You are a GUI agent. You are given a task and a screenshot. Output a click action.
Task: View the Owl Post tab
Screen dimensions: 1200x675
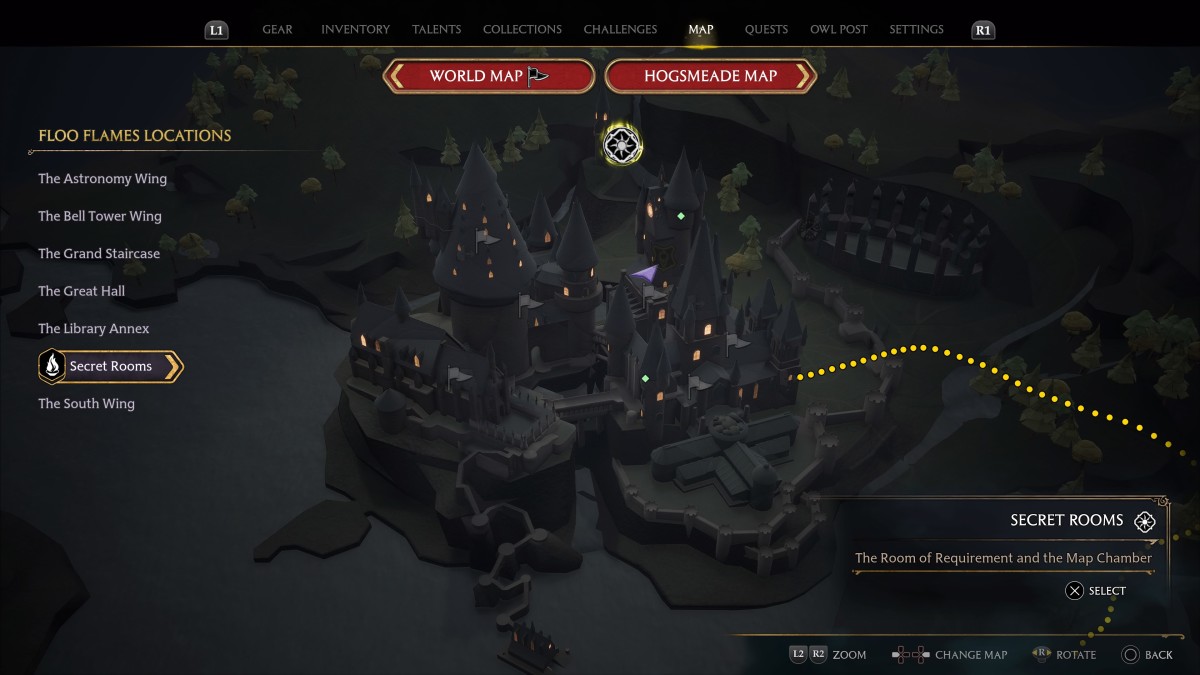click(838, 30)
